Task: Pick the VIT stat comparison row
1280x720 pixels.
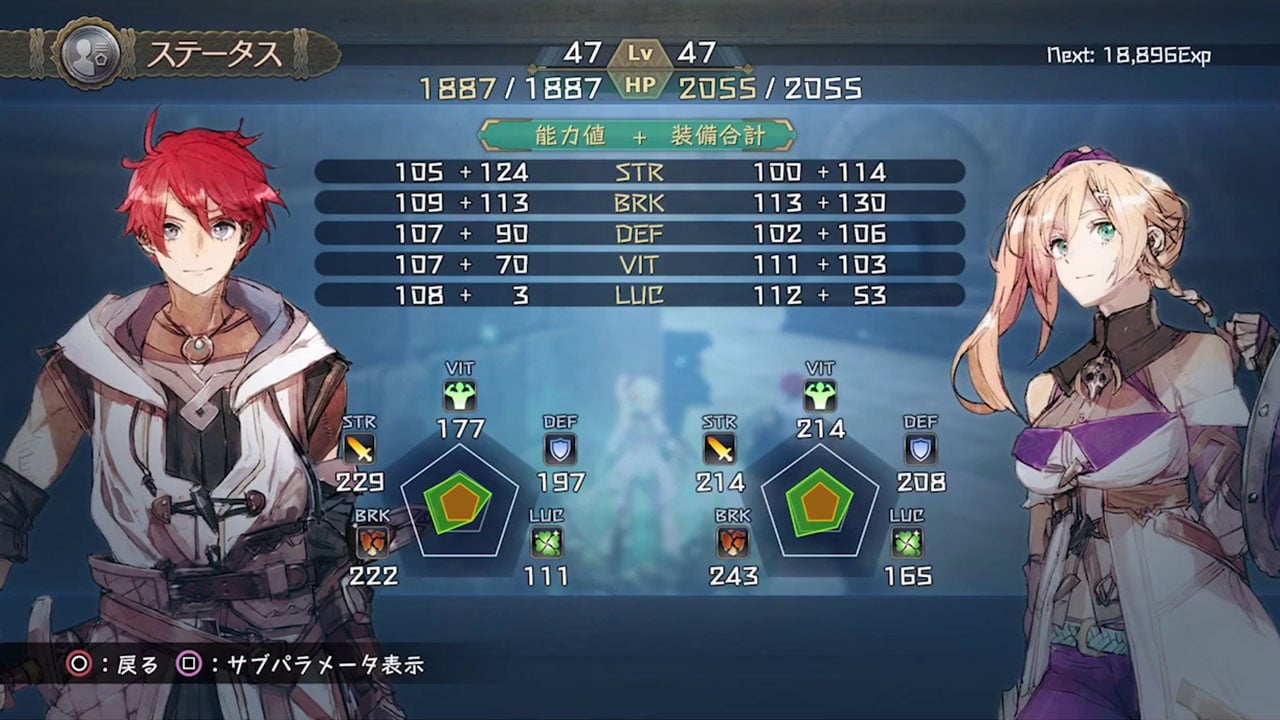Action: pyautogui.click(x=639, y=265)
